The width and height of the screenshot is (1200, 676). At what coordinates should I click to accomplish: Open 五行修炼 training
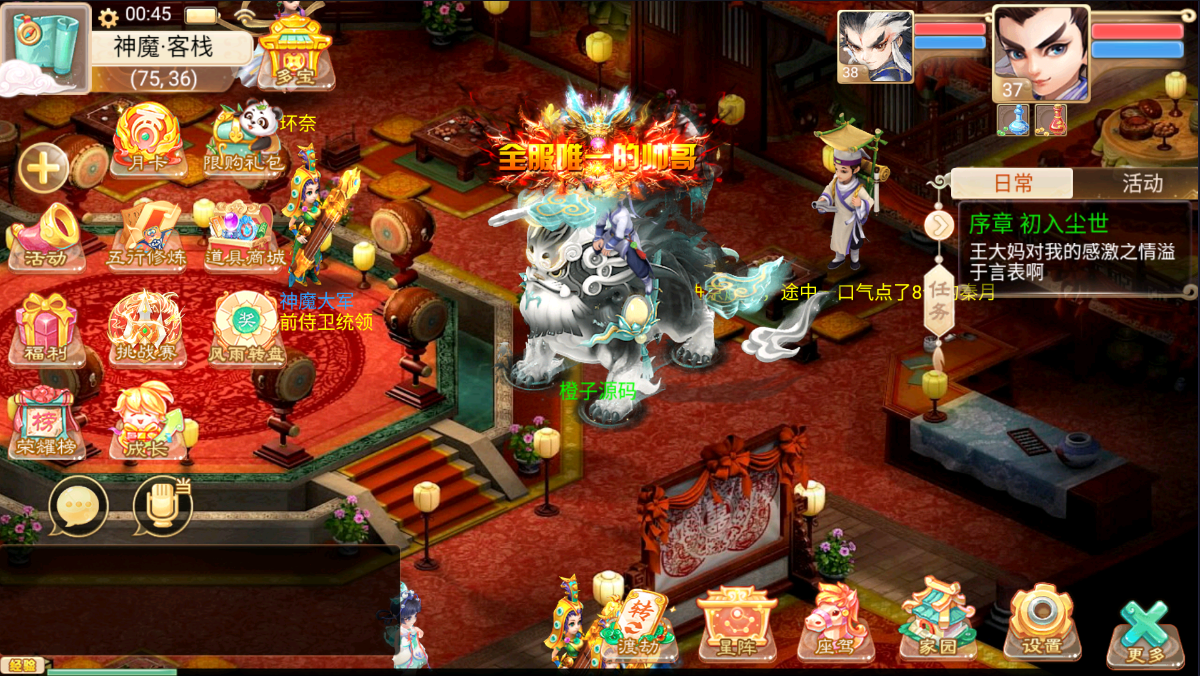click(x=146, y=236)
